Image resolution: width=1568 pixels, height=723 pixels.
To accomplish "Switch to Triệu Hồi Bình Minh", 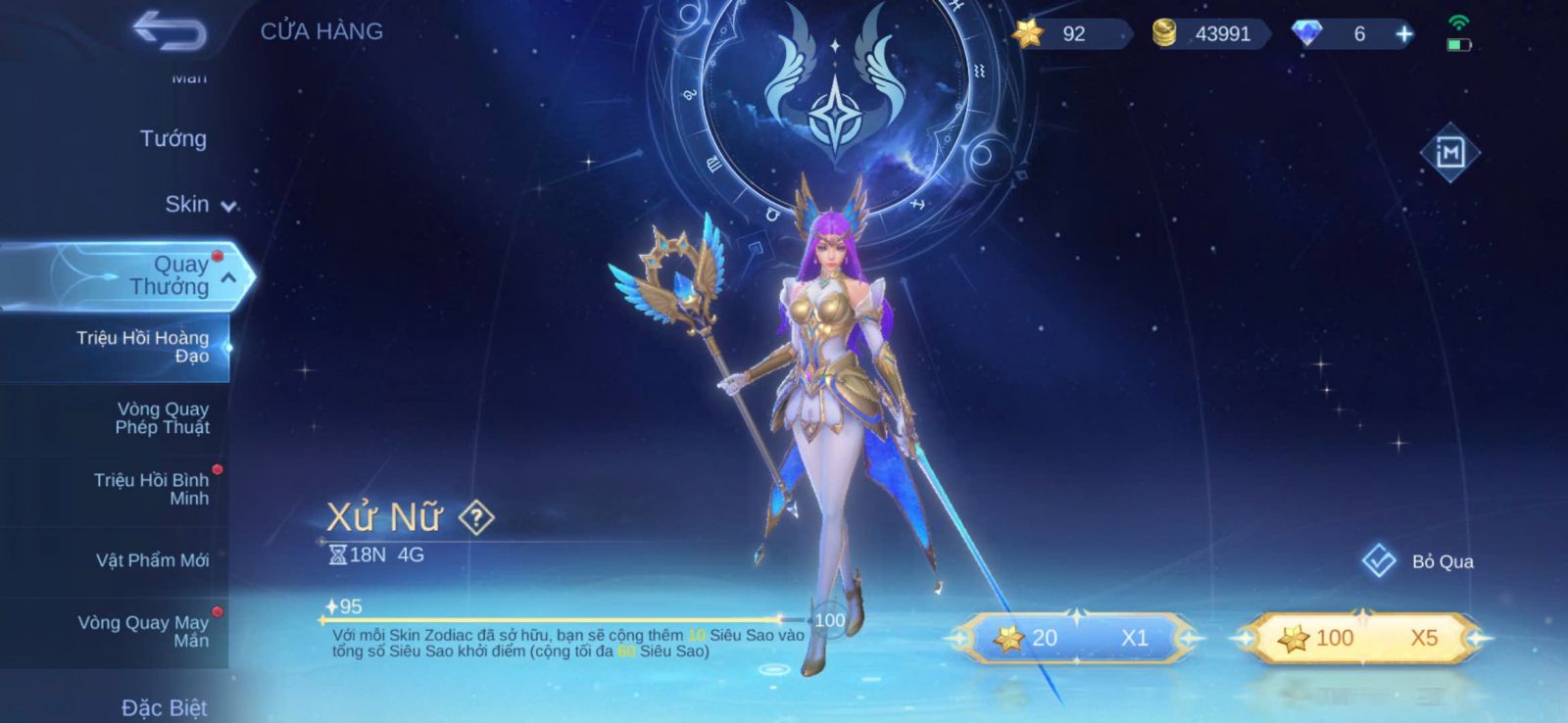I will [x=151, y=489].
